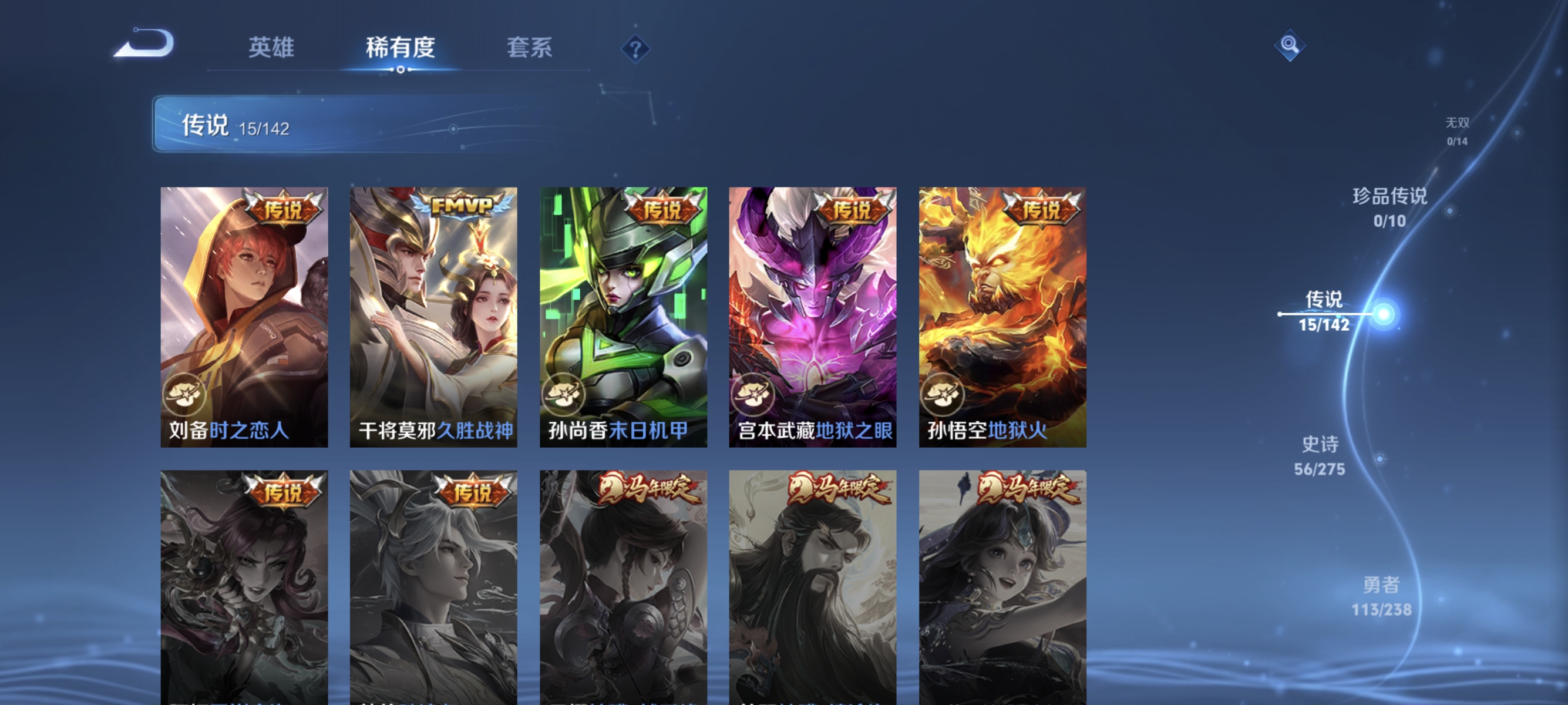Image resolution: width=1568 pixels, height=705 pixels.
Task: Reselect the 稀有度 tab
Action: (x=401, y=49)
